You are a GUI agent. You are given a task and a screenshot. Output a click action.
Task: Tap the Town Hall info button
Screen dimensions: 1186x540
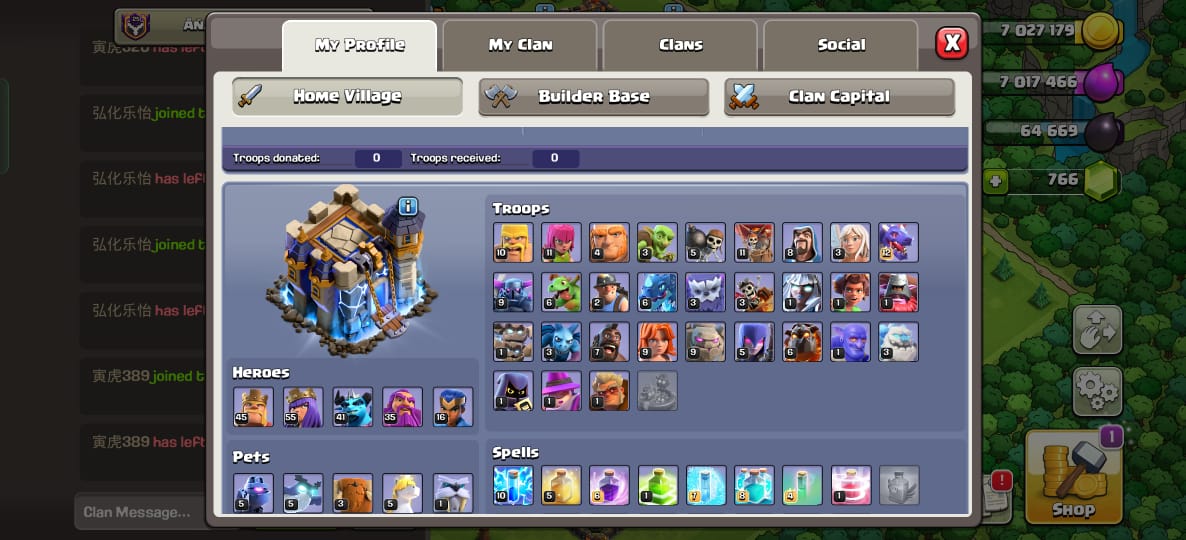pyautogui.click(x=407, y=207)
